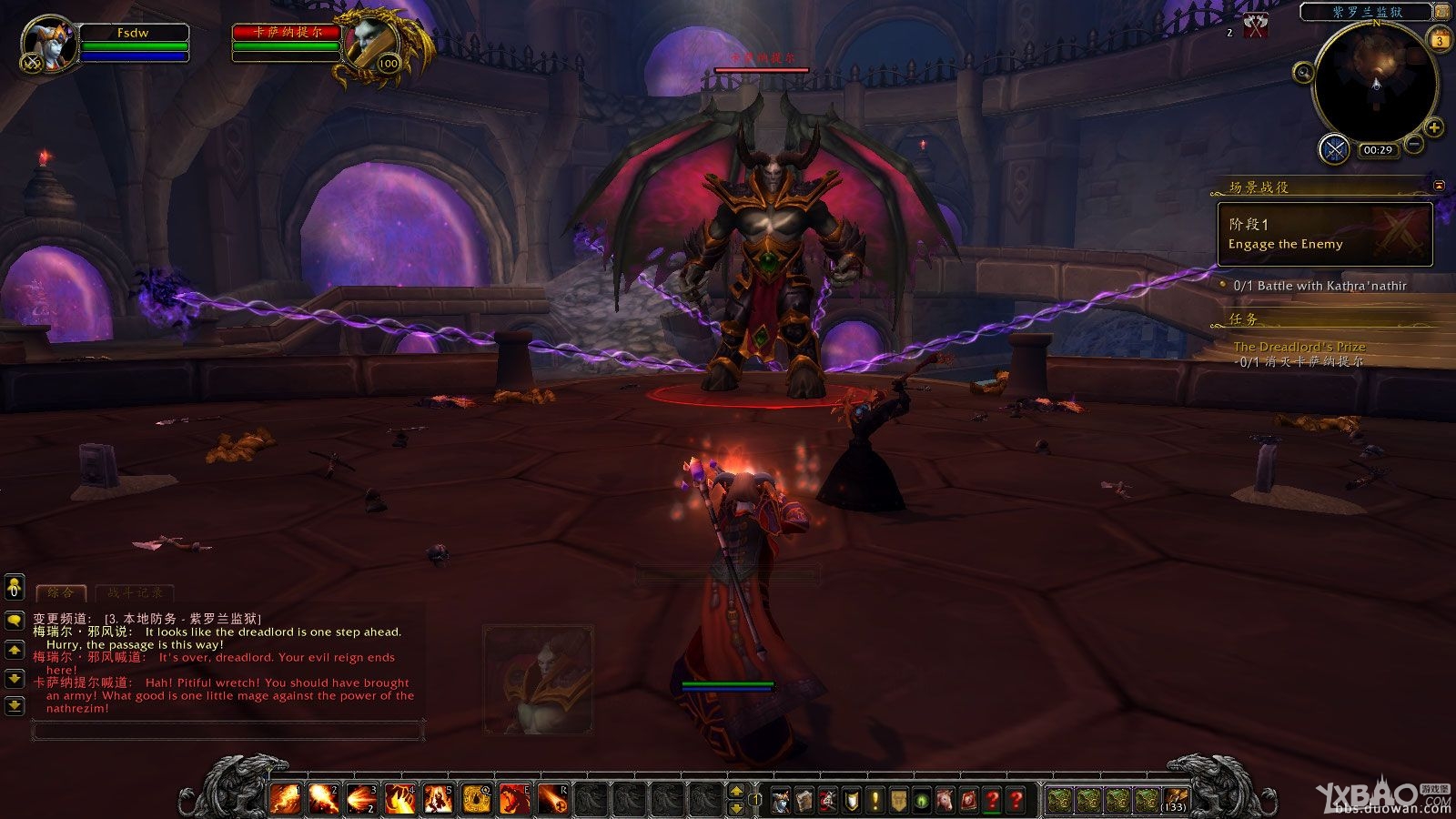This screenshot has width=1456, height=819.
Task: Switch to the 战斗记录 chat tab
Action: coord(135,592)
